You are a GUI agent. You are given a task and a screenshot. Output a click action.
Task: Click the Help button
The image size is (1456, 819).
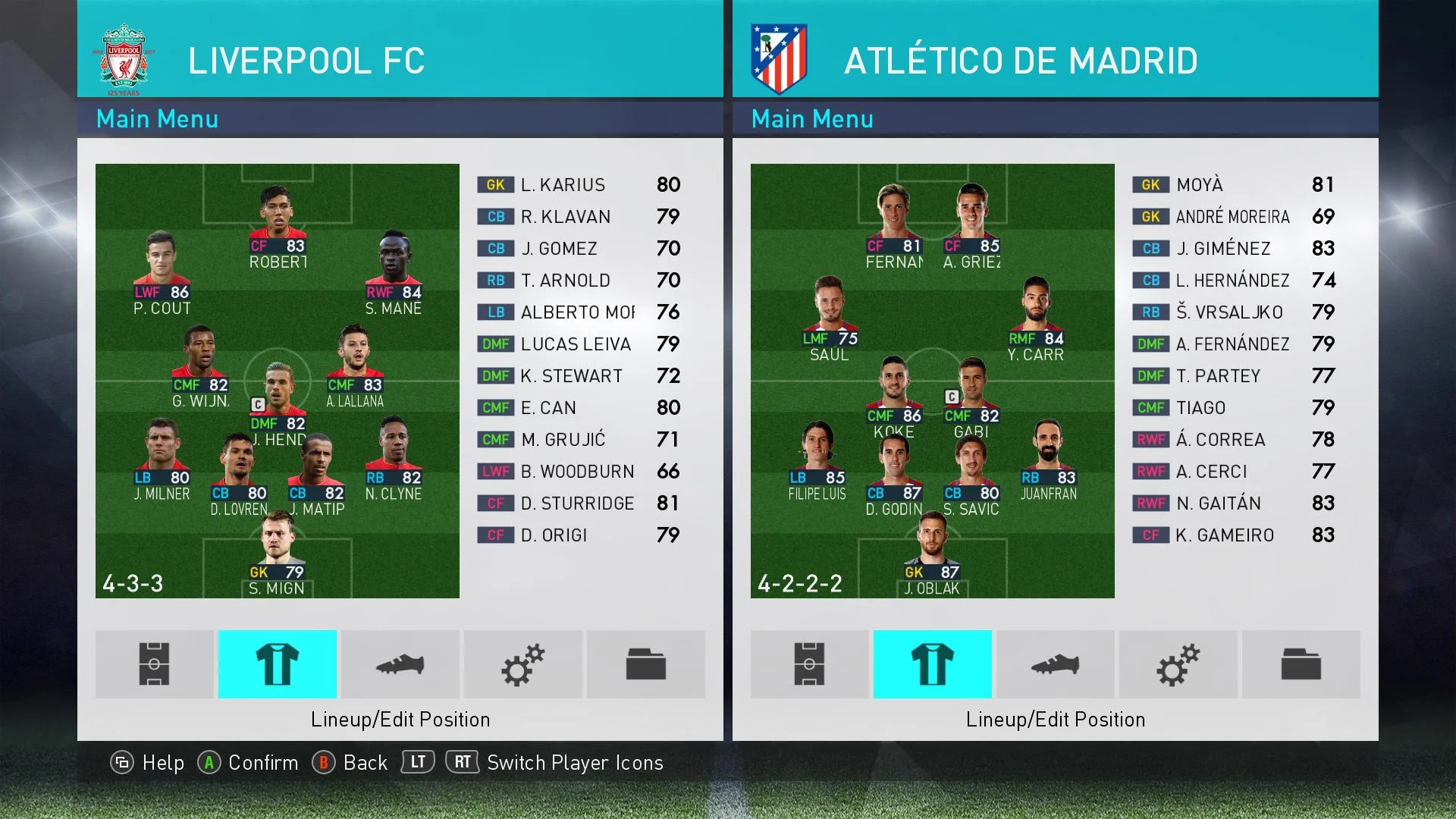(149, 763)
